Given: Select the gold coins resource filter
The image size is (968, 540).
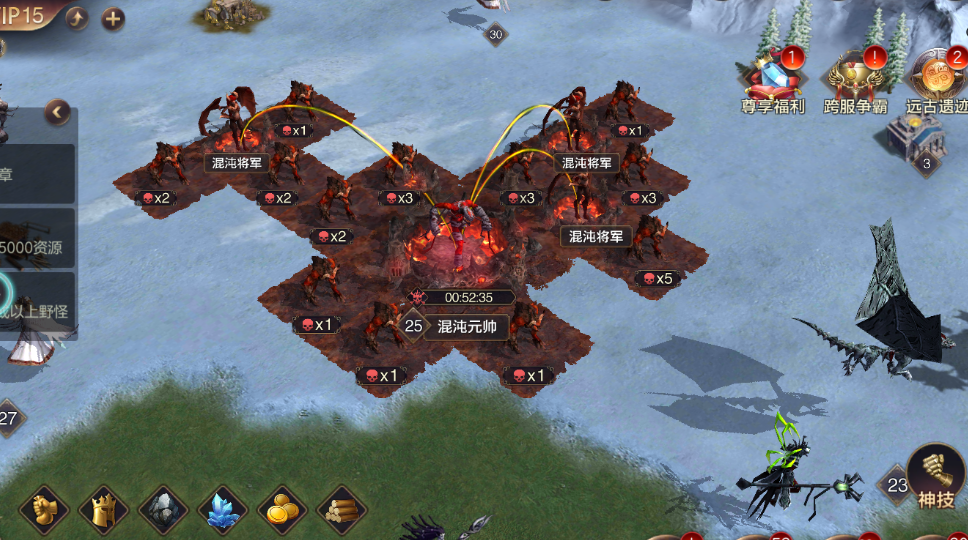Looking at the screenshot, I should coord(282,510).
